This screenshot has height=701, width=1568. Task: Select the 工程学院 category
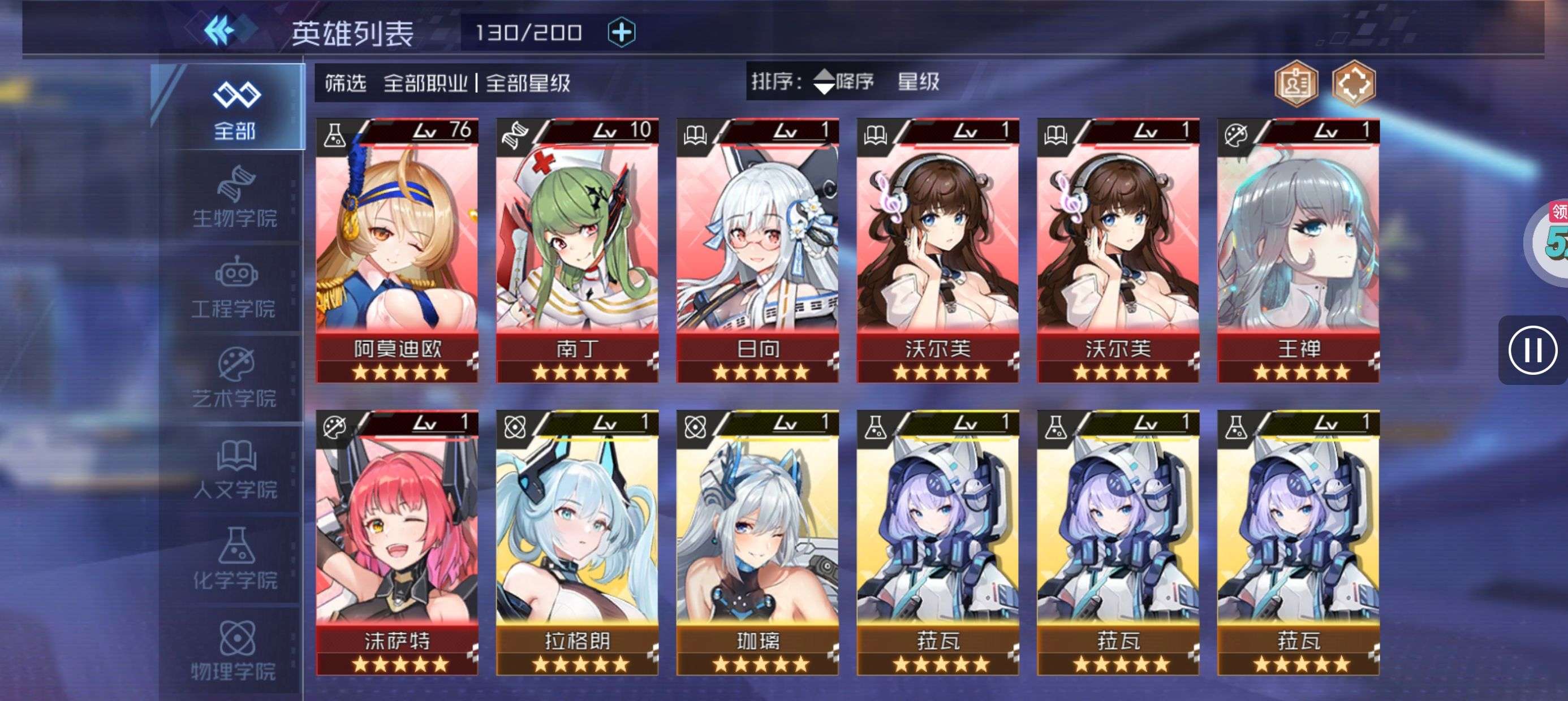235,289
